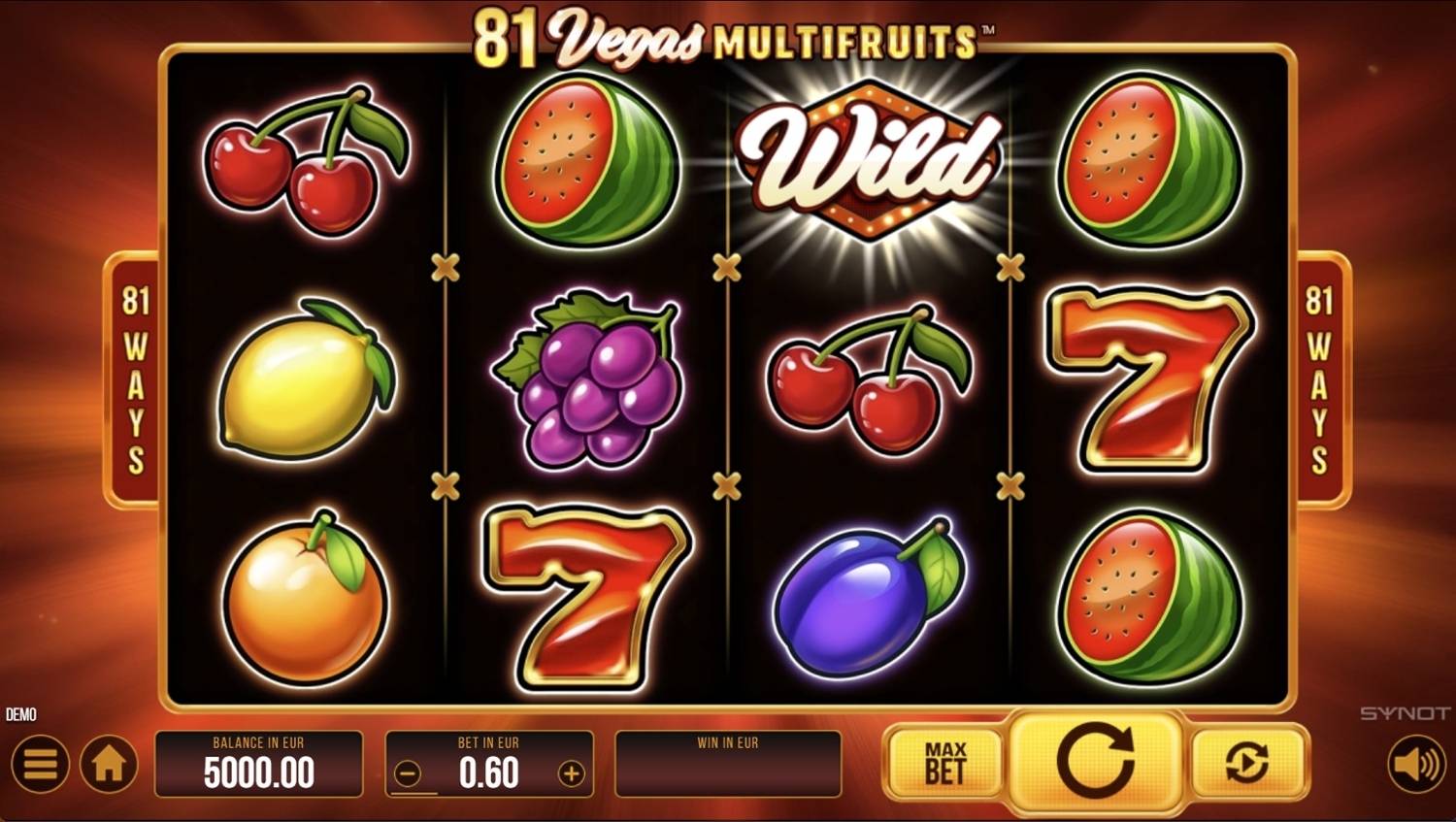Select the MAX BET button
This screenshot has width=1456, height=822.
[945, 765]
